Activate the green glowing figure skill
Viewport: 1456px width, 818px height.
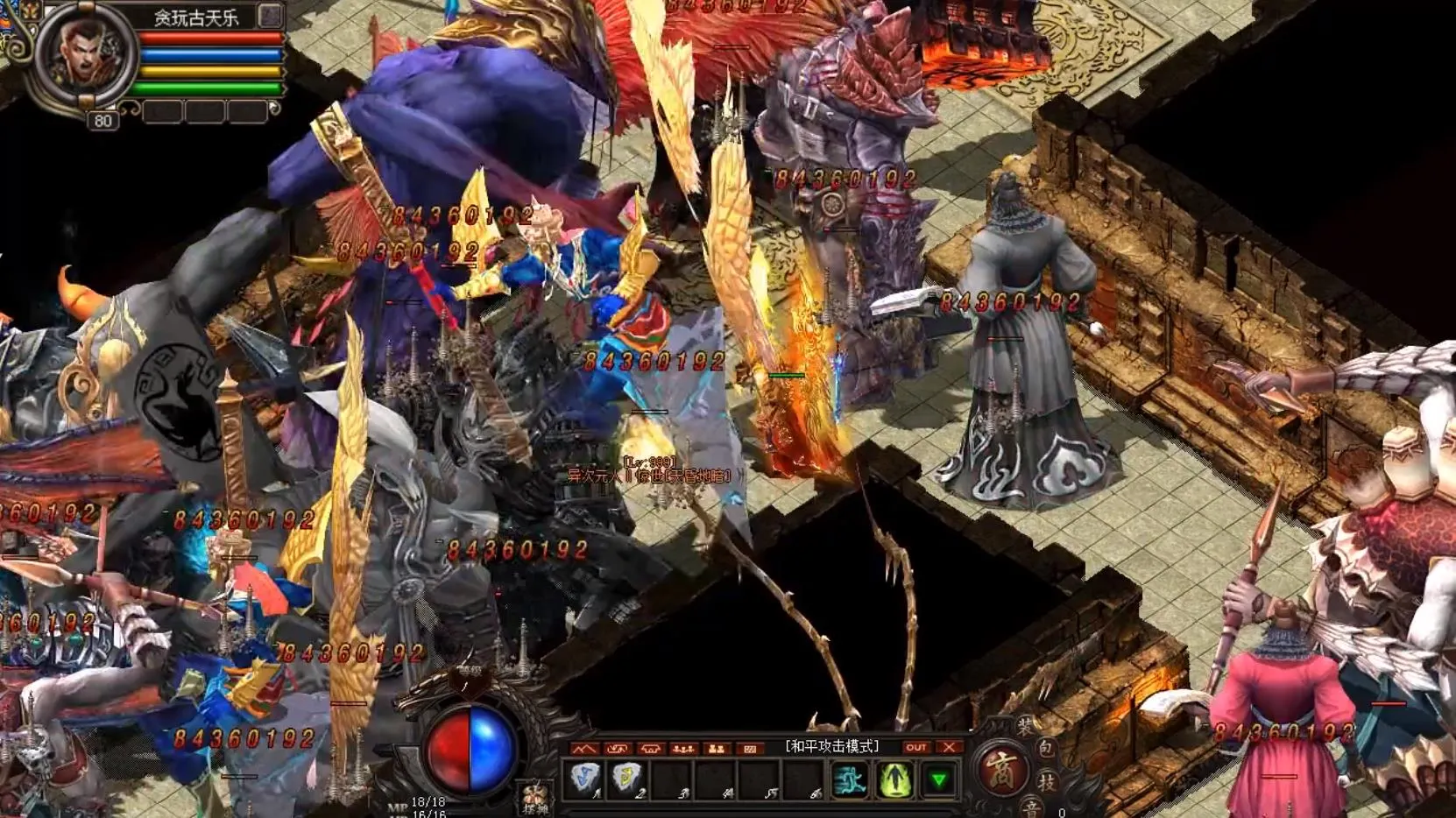894,779
